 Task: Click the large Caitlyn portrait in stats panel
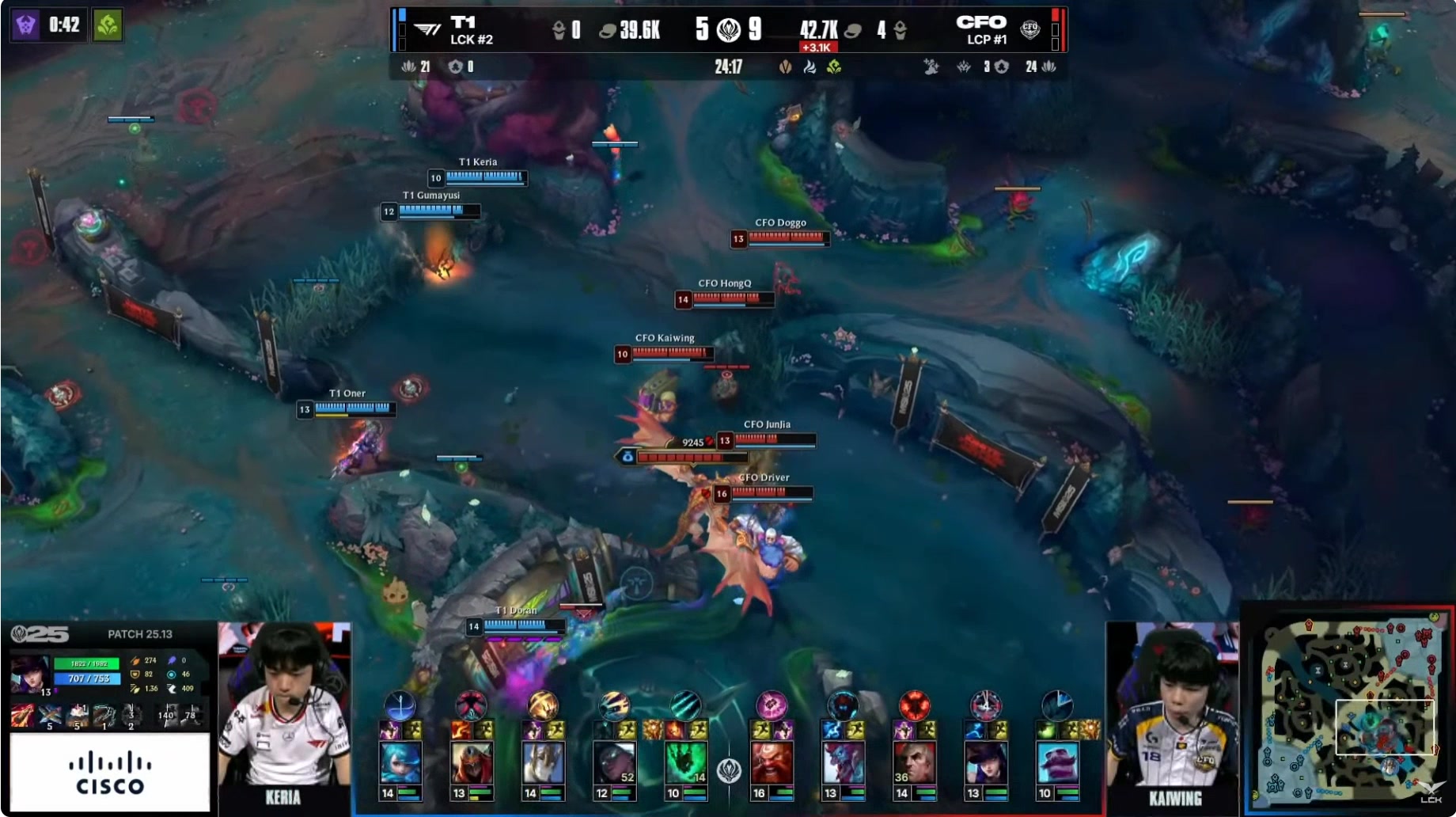tap(30, 674)
